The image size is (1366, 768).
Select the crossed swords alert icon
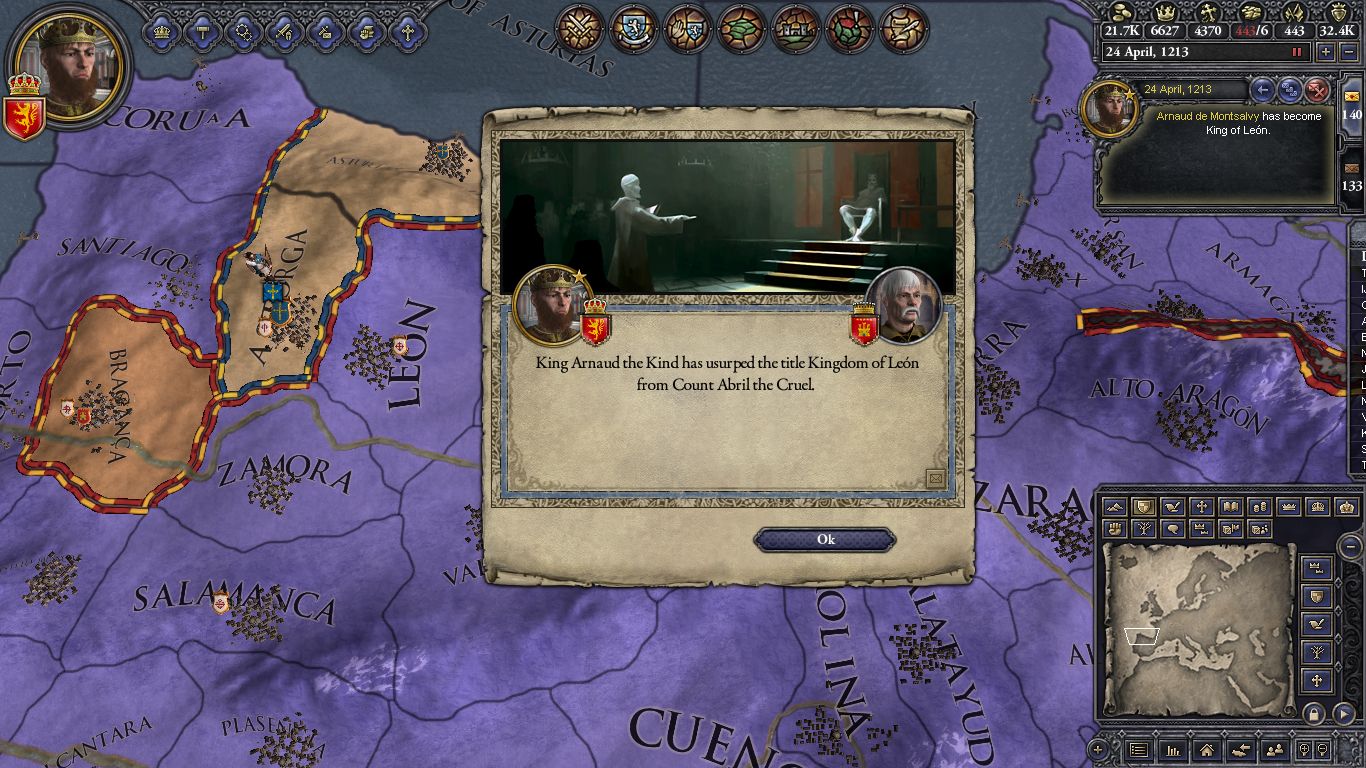[579, 28]
